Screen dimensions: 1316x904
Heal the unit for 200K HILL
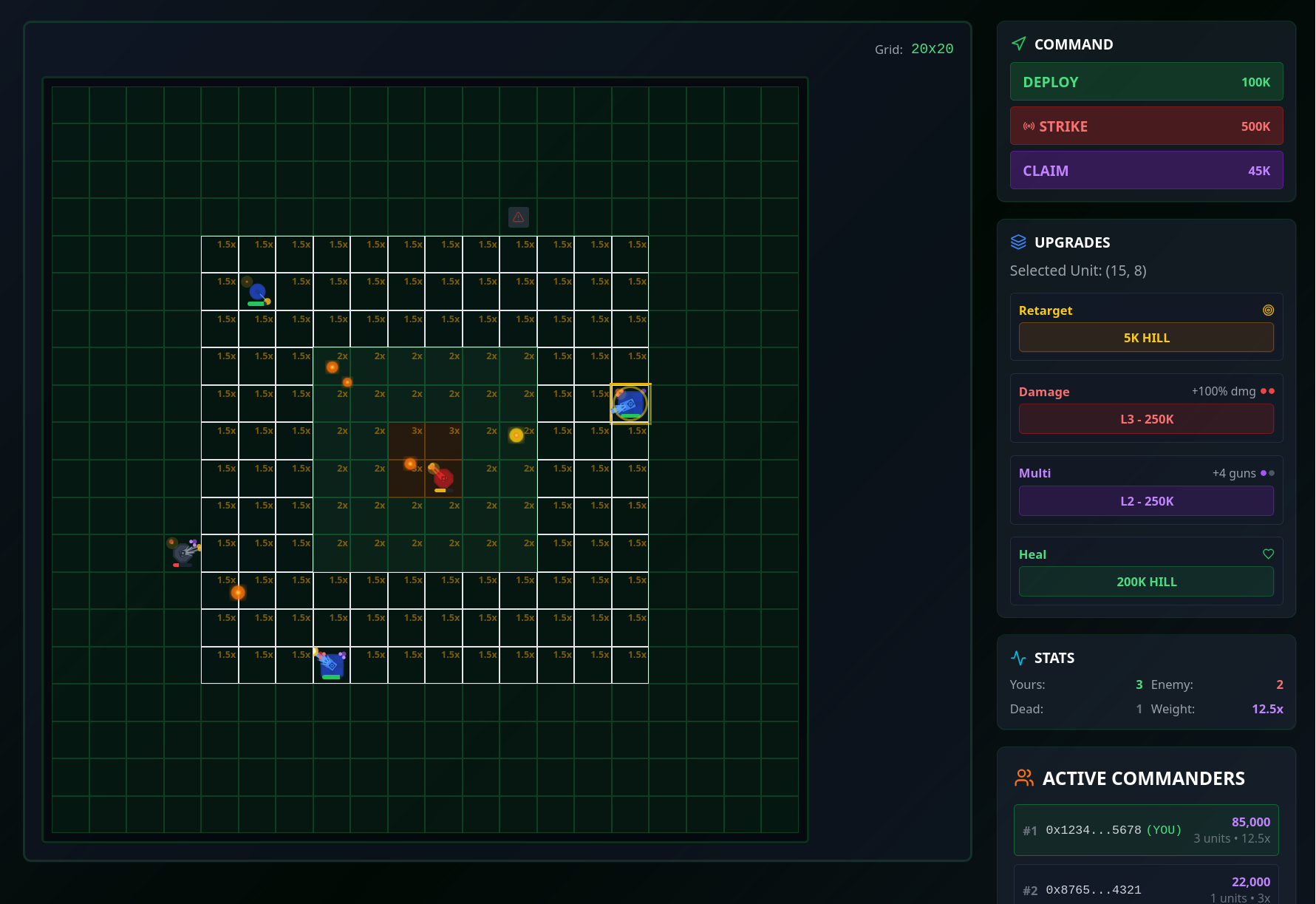[x=1146, y=582]
